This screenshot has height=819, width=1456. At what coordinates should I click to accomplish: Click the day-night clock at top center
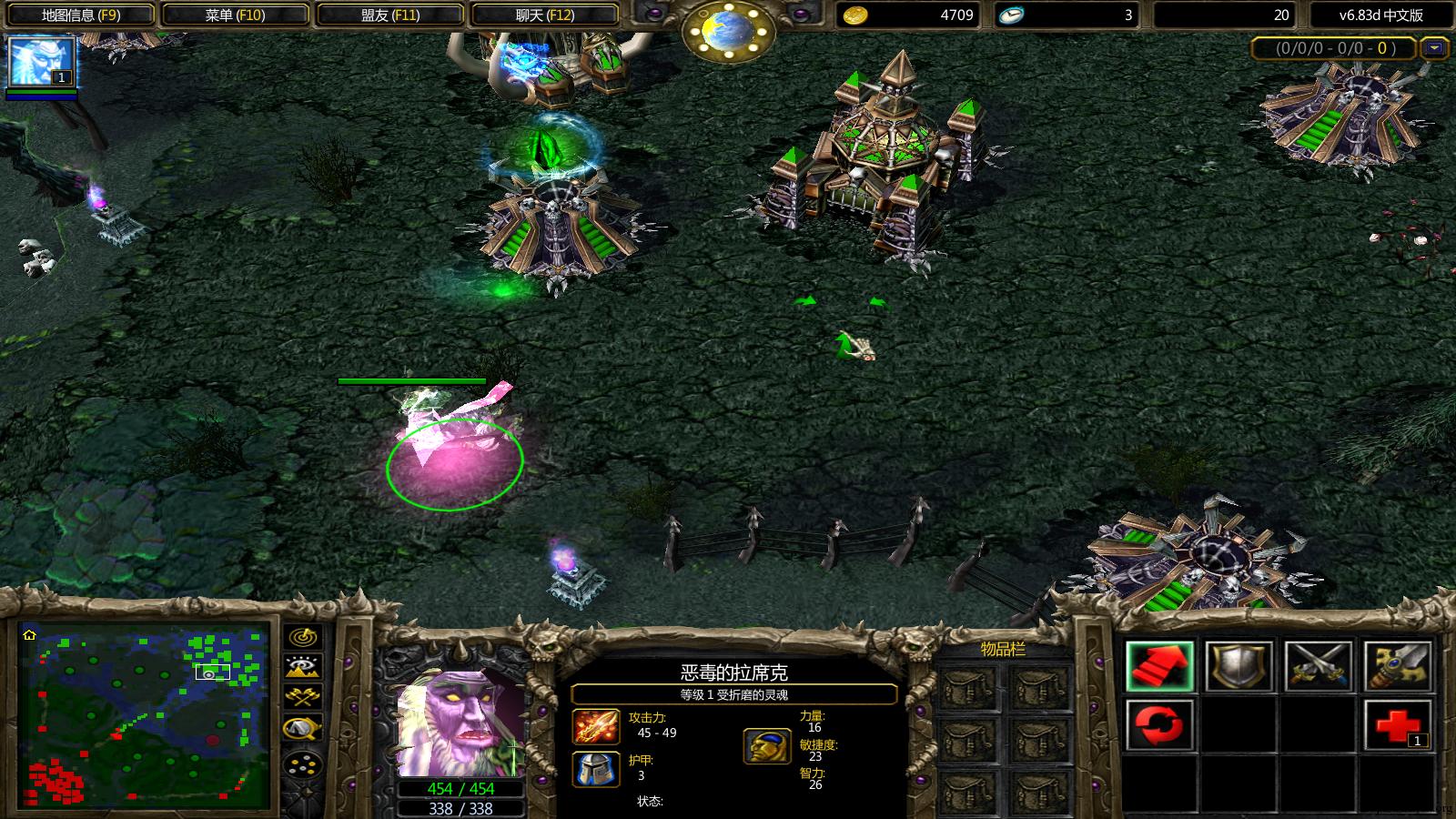pyautogui.click(x=728, y=33)
